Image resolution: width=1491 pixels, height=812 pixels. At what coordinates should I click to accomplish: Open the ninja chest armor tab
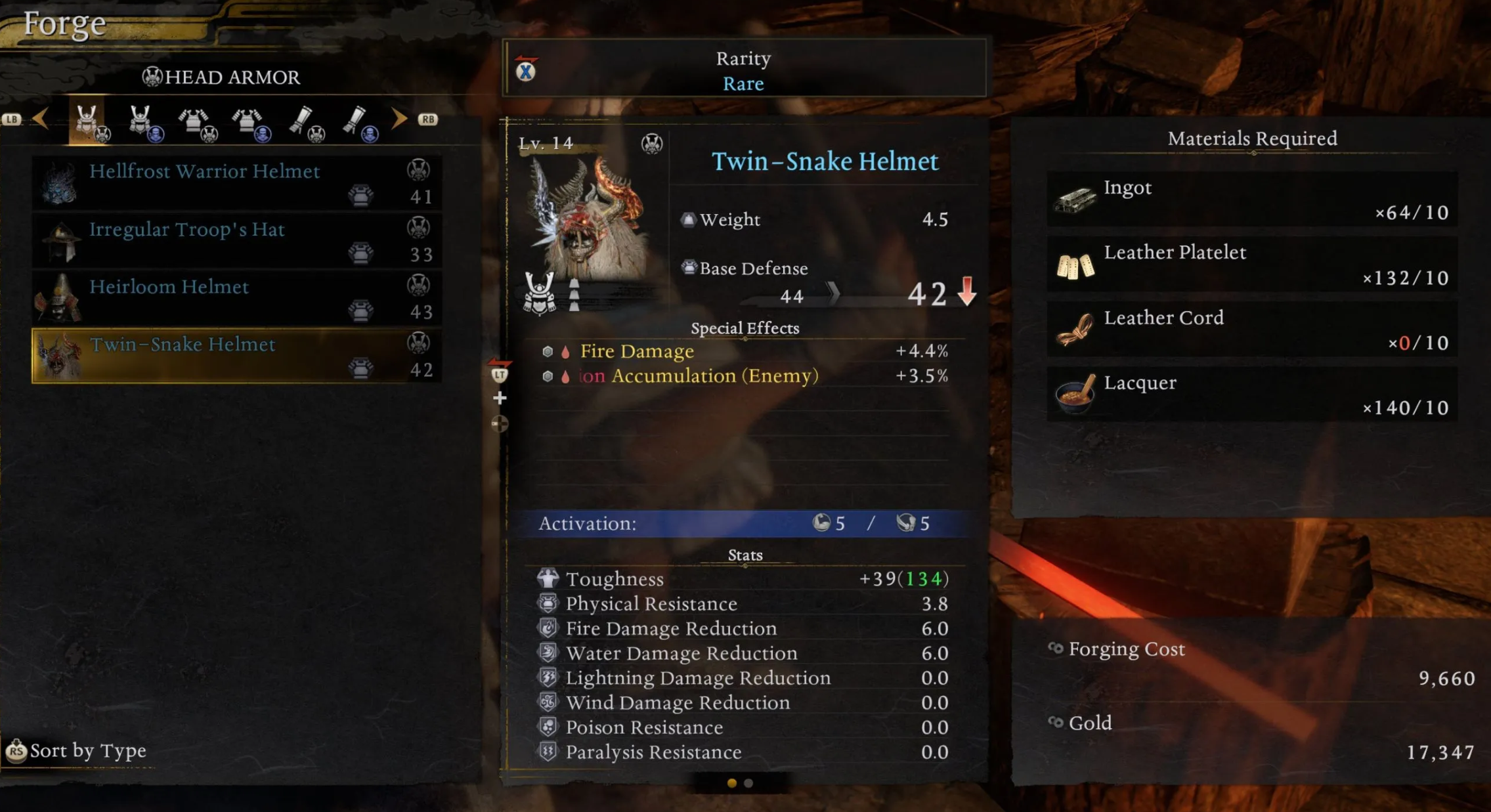(249, 121)
